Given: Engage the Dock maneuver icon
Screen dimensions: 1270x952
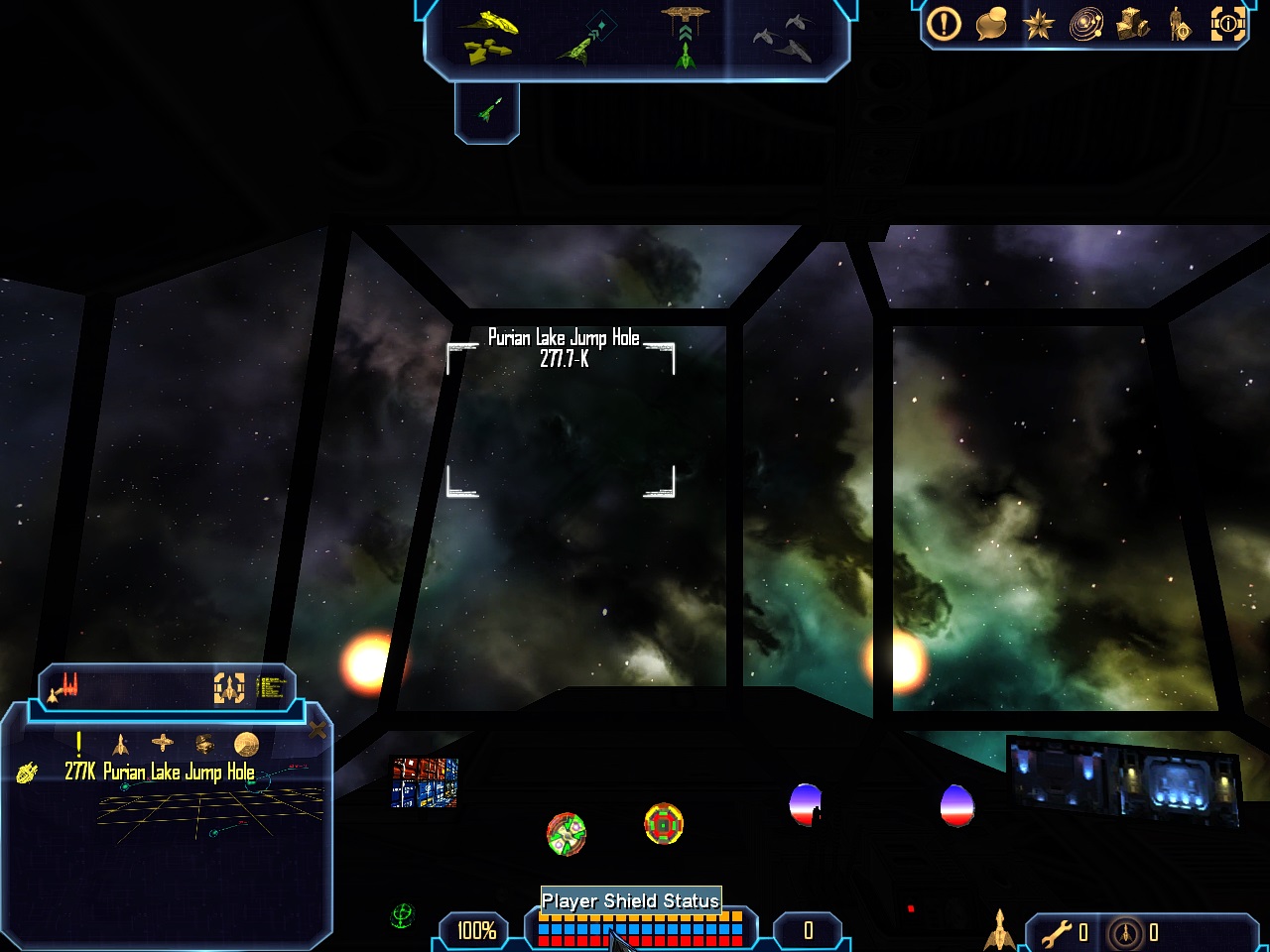Looking at the screenshot, I should [685, 35].
